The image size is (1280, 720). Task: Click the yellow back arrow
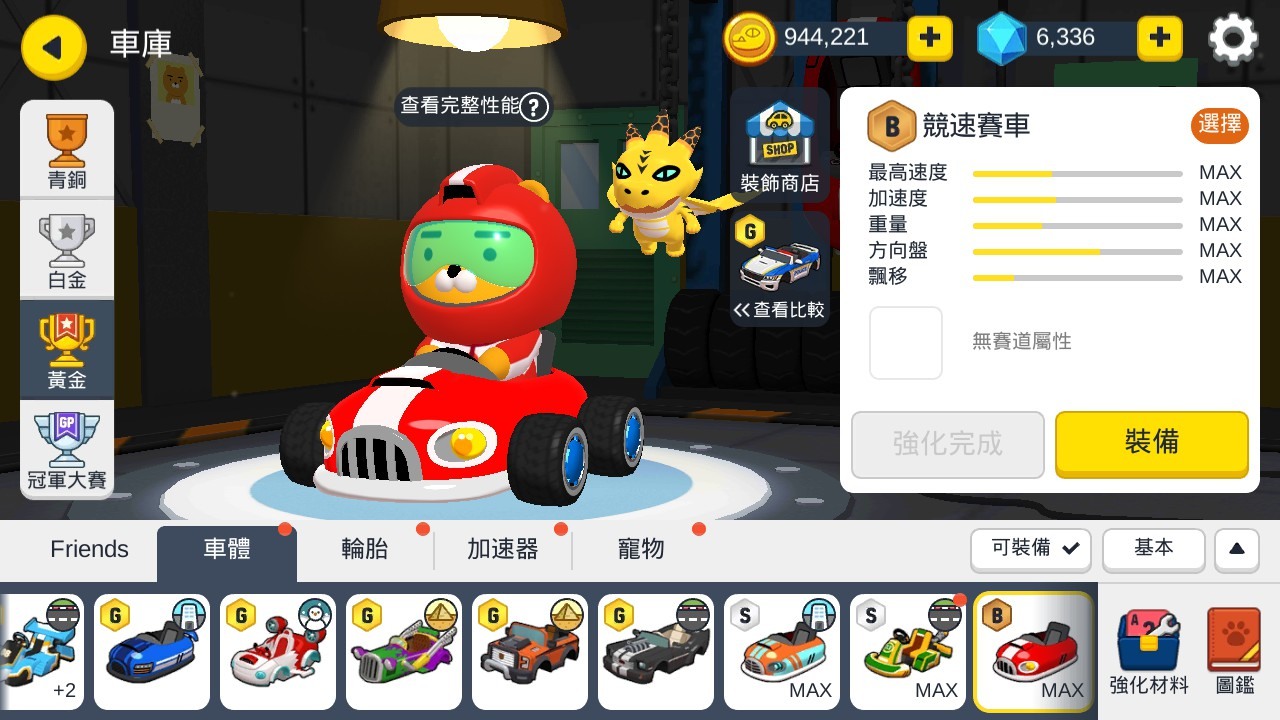click(x=54, y=48)
